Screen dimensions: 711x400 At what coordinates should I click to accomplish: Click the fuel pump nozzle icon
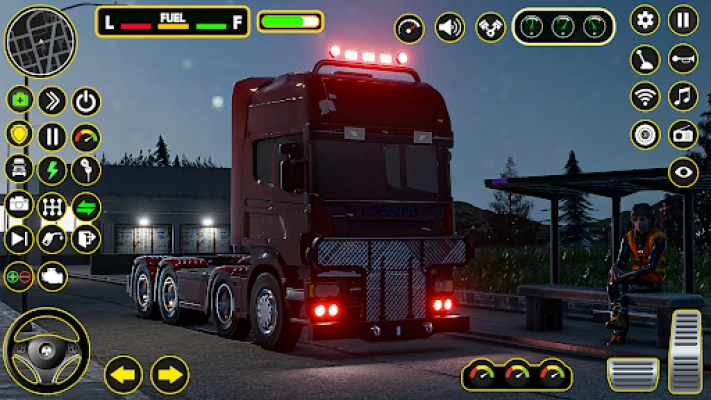coord(52,240)
